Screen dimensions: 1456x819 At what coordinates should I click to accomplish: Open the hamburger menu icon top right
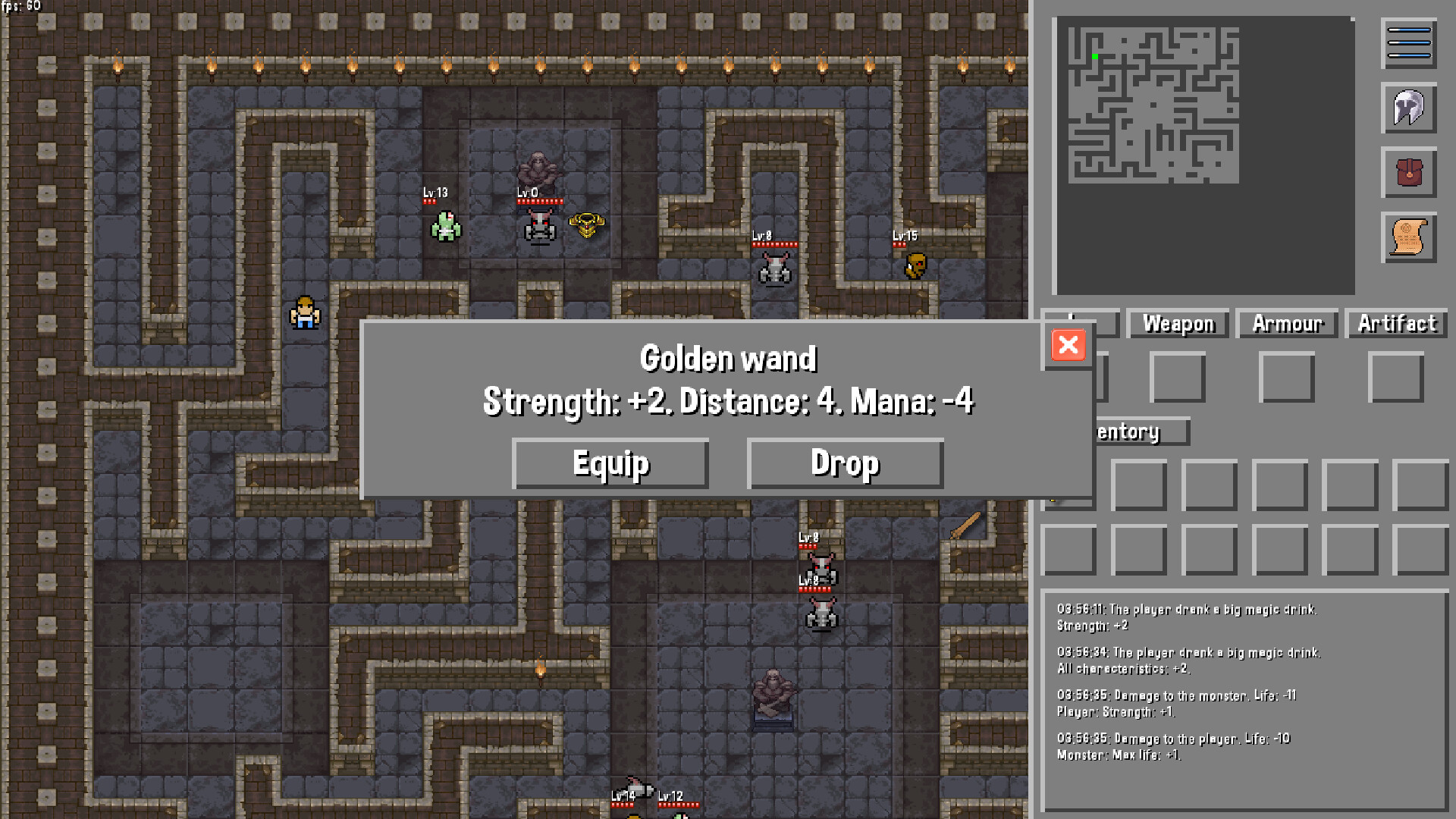point(1409,43)
